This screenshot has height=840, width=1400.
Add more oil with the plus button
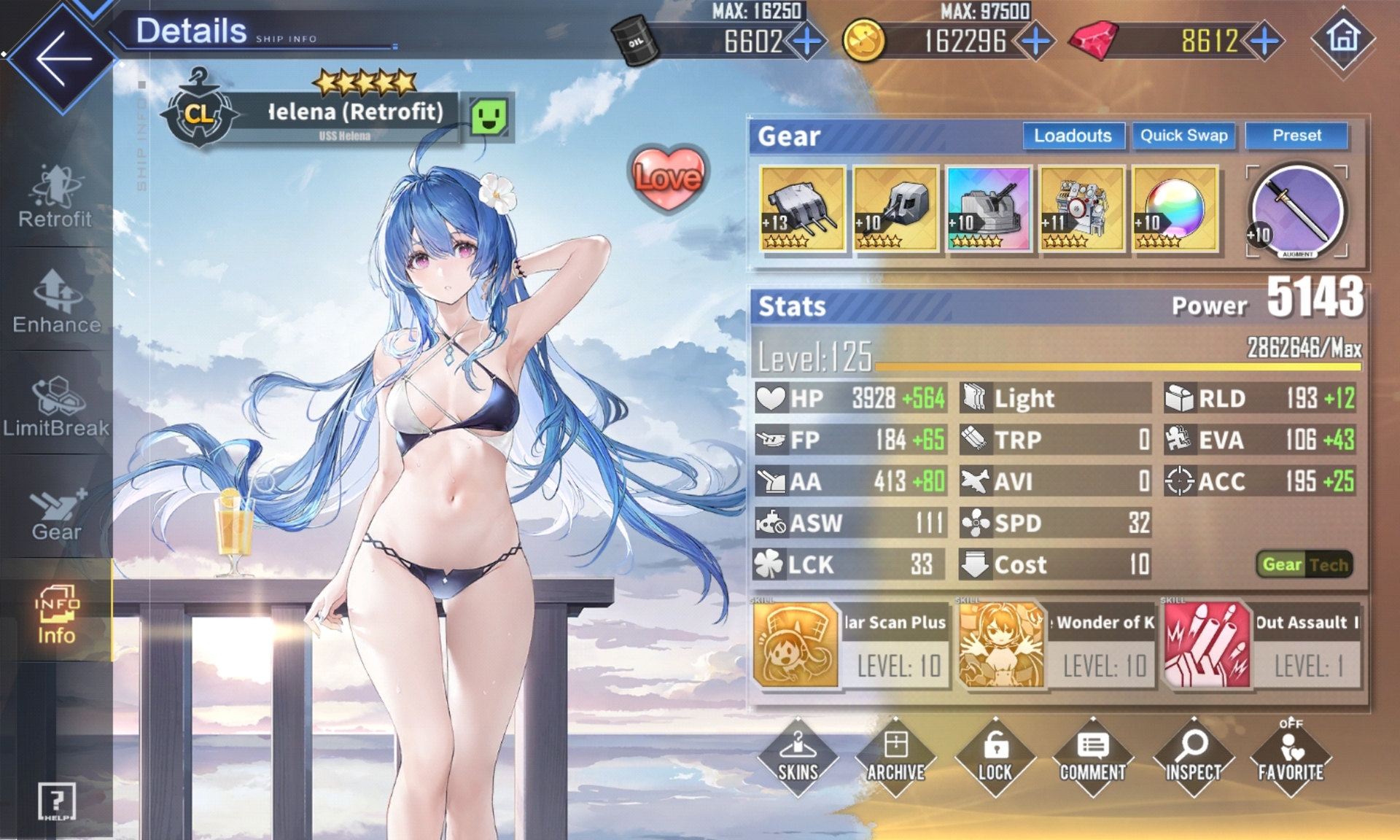[x=808, y=42]
